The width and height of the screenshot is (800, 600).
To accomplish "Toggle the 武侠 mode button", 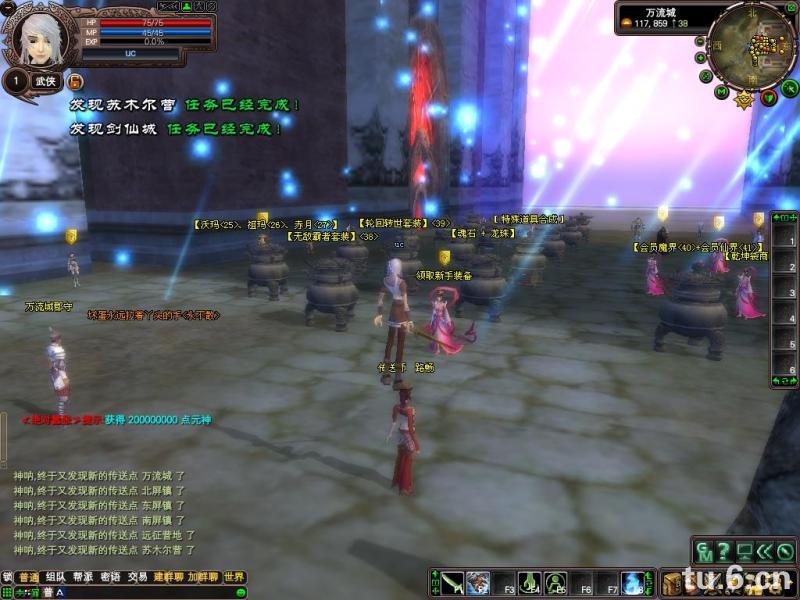I will (46, 81).
